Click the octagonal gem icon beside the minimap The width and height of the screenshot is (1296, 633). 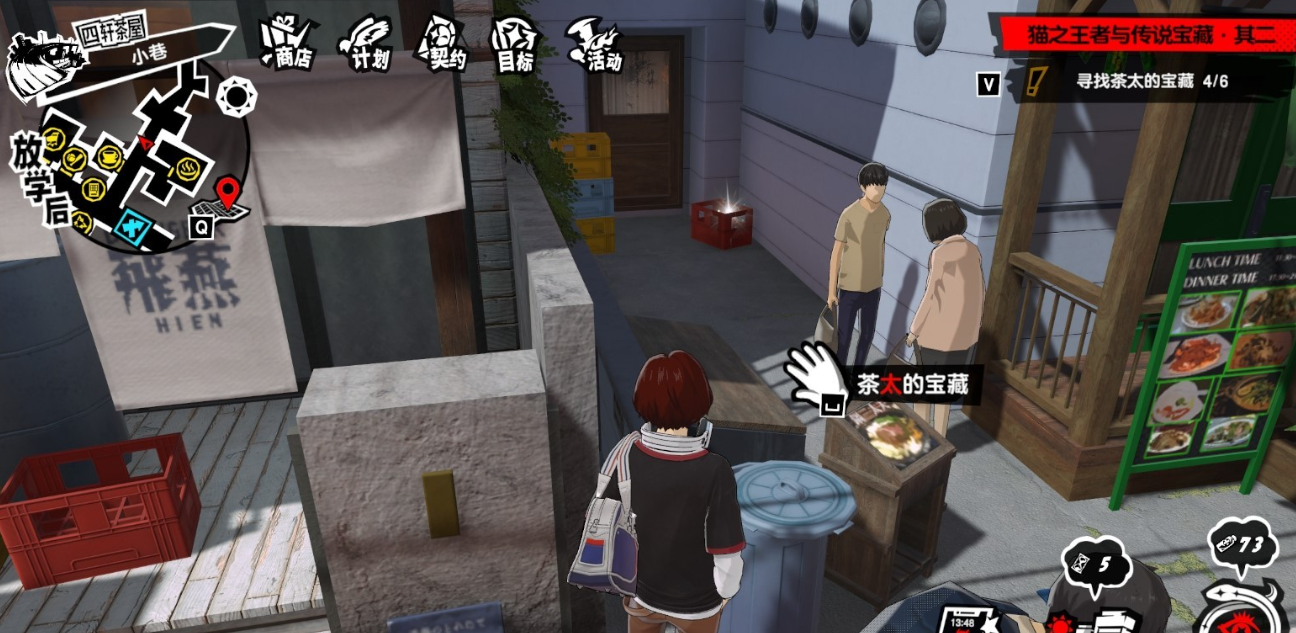coord(236,97)
